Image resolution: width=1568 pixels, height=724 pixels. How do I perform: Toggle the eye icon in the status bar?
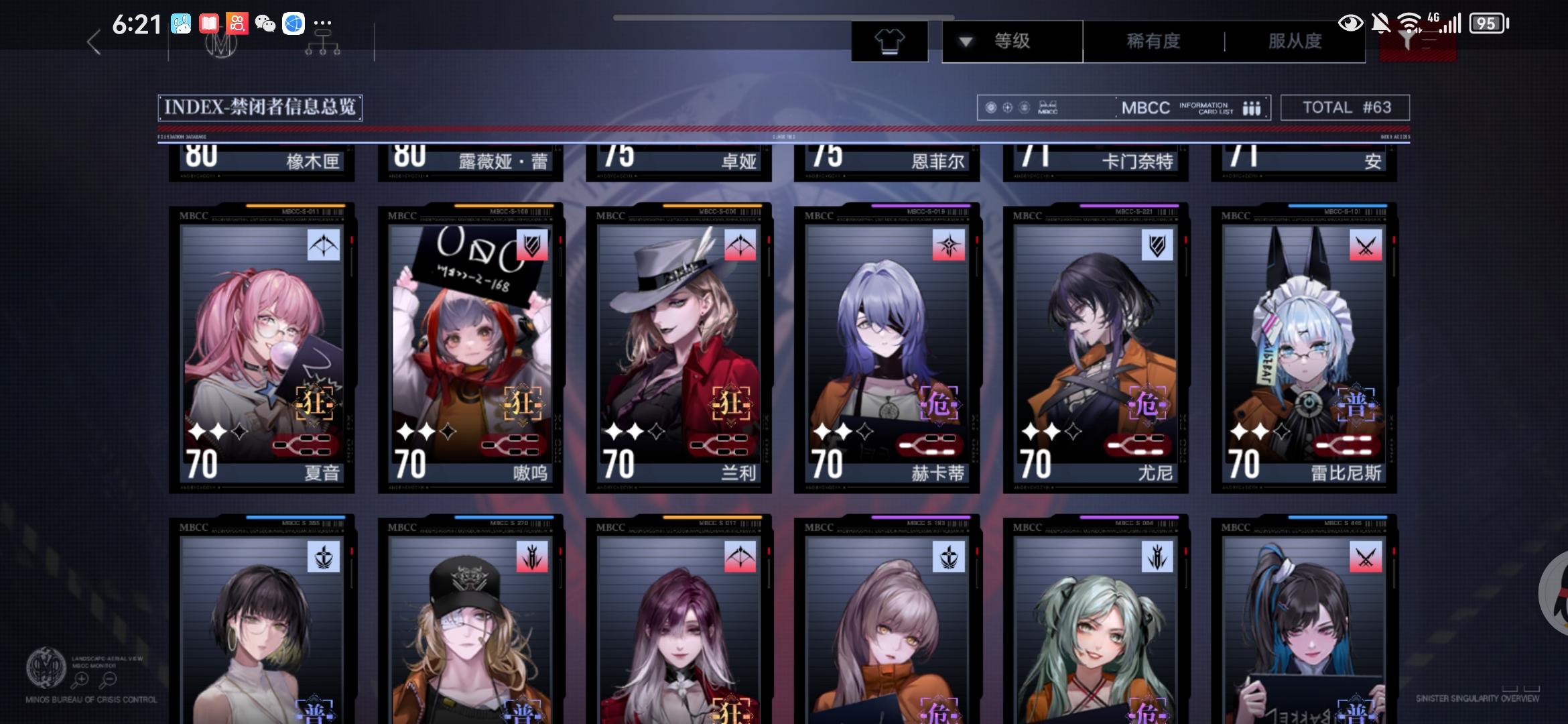coord(1352,24)
